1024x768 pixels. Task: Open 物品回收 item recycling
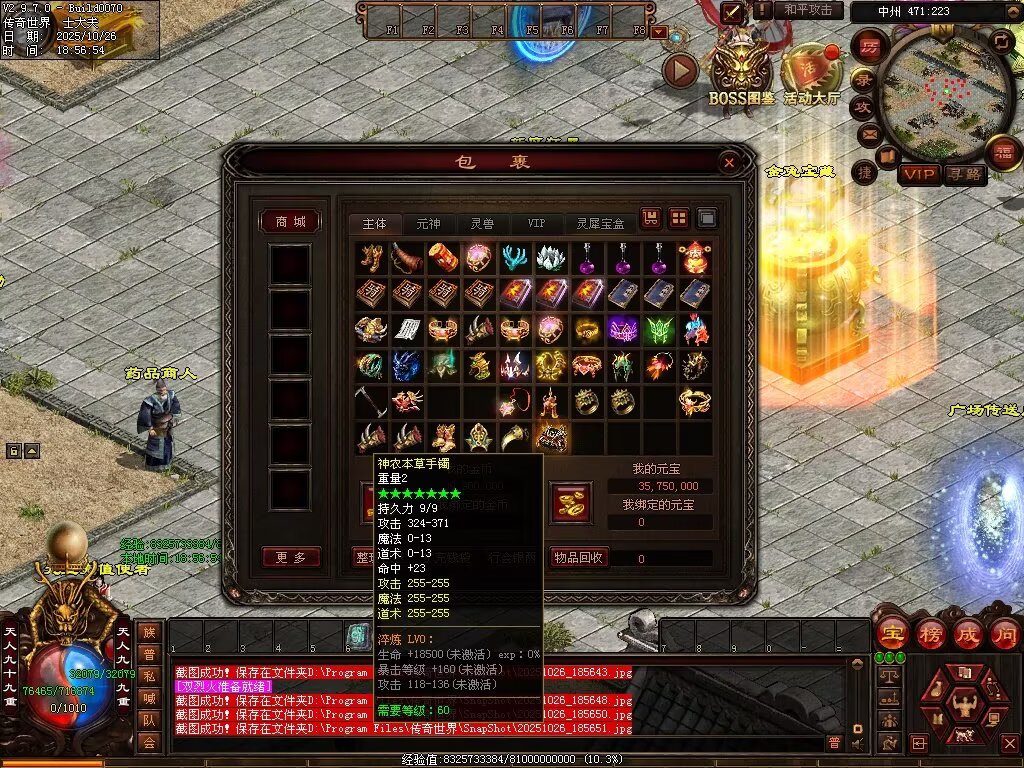click(x=579, y=557)
